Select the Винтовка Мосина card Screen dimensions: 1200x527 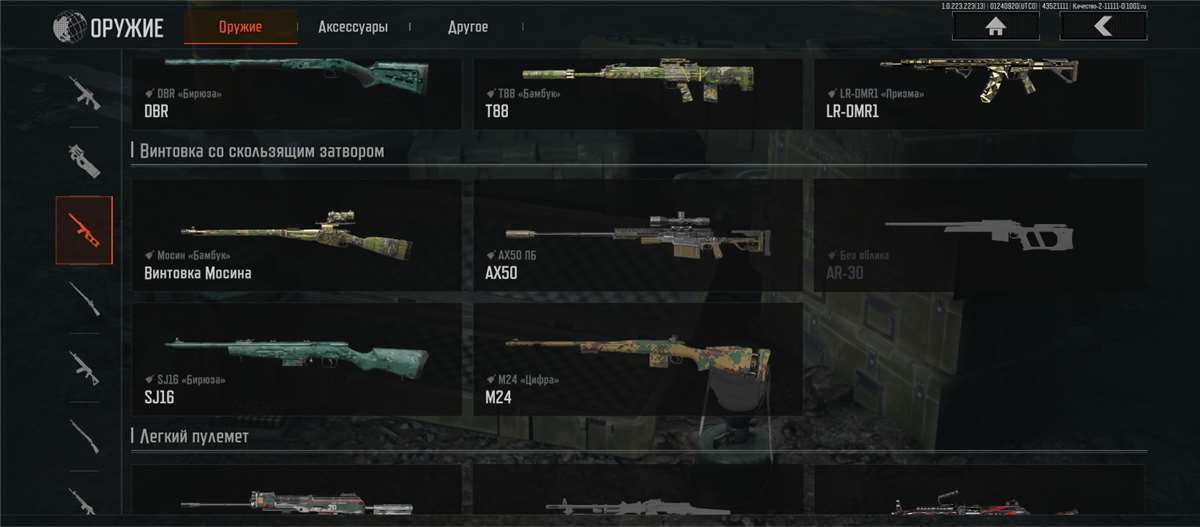(x=296, y=236)
